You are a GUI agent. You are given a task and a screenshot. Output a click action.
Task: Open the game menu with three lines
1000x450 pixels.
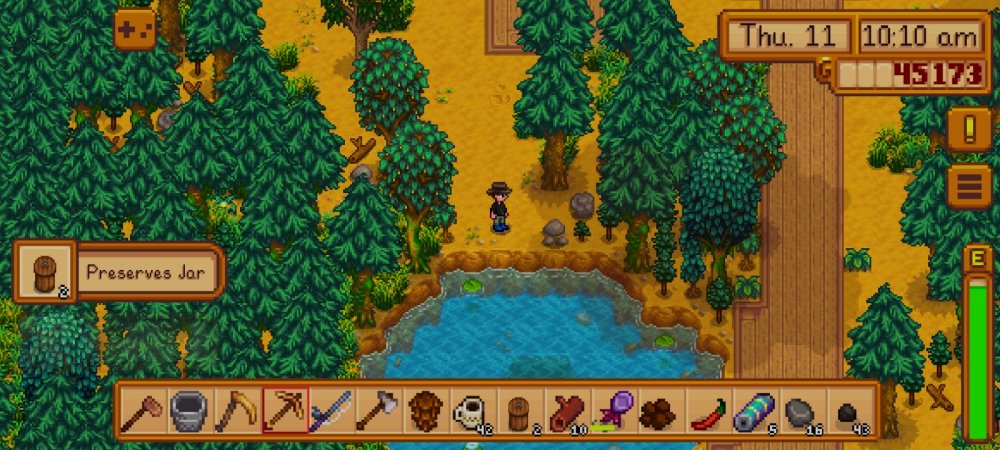pos(968,186)
